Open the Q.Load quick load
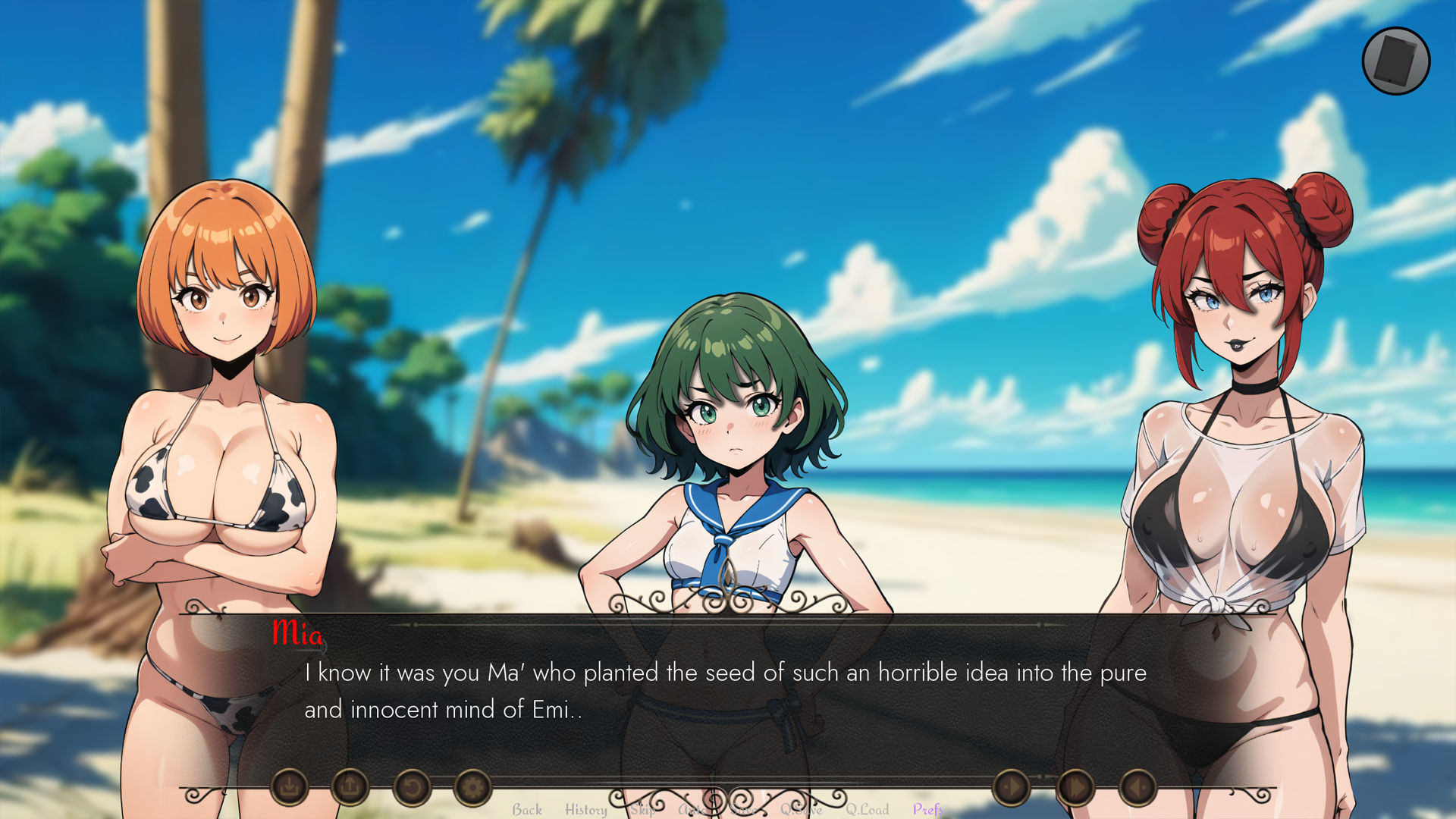Image resolution: width=1456 pixels, height=819 pixels. coord(868,810)
